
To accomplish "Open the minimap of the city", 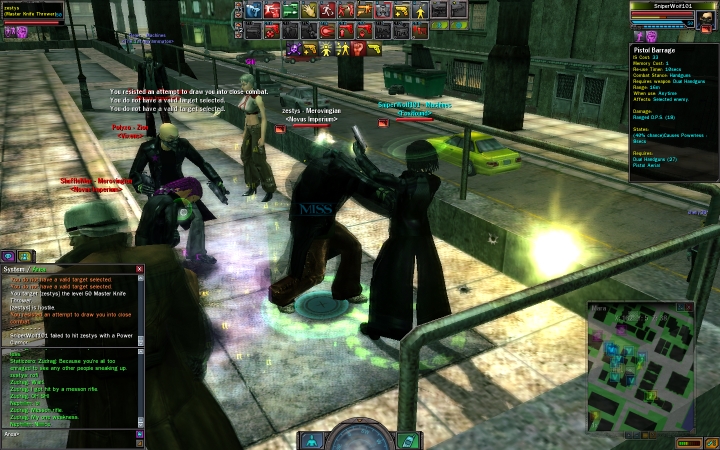I will pos(650,370).
